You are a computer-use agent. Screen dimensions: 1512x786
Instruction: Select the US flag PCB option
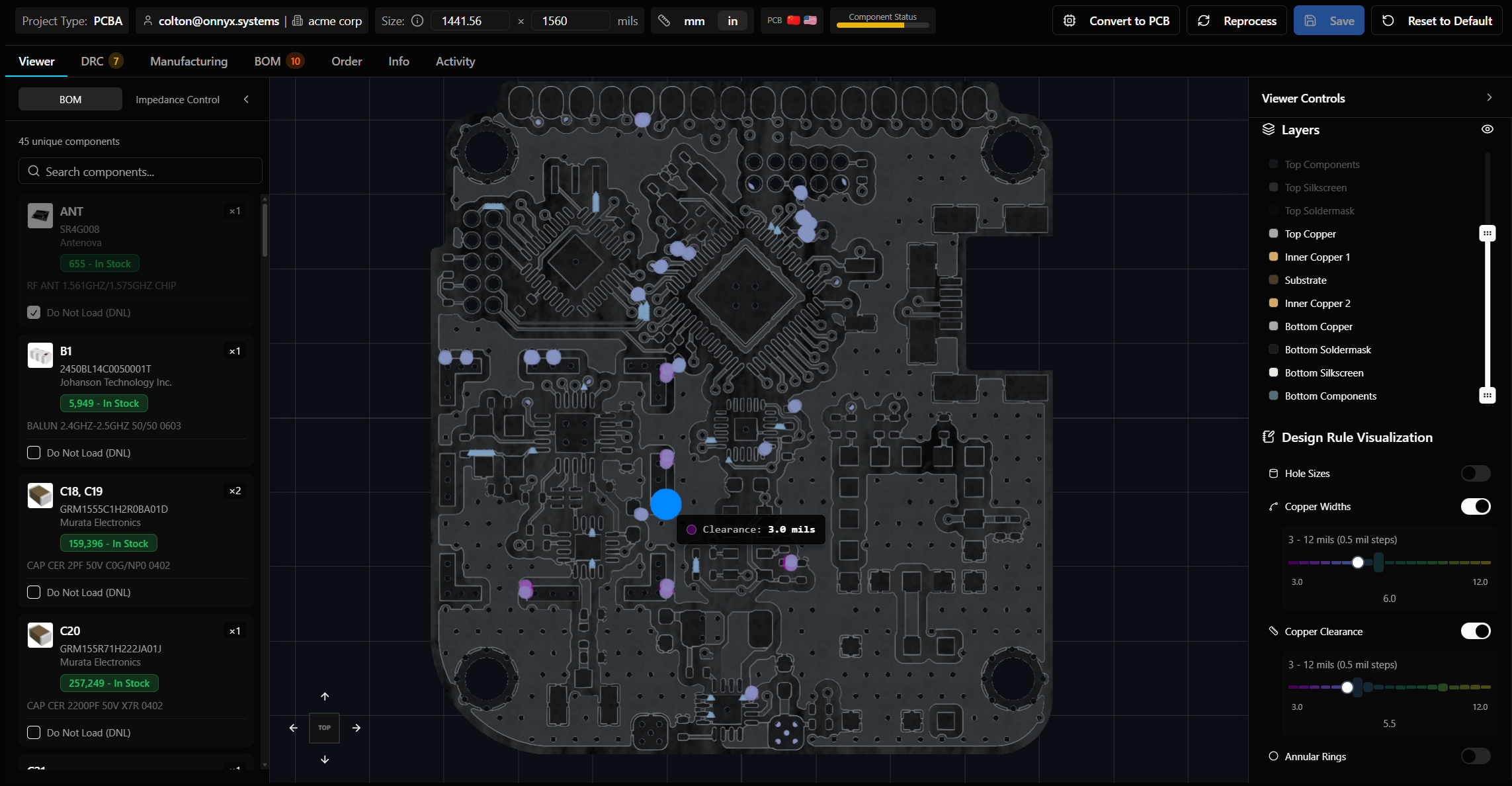point(811,21)
